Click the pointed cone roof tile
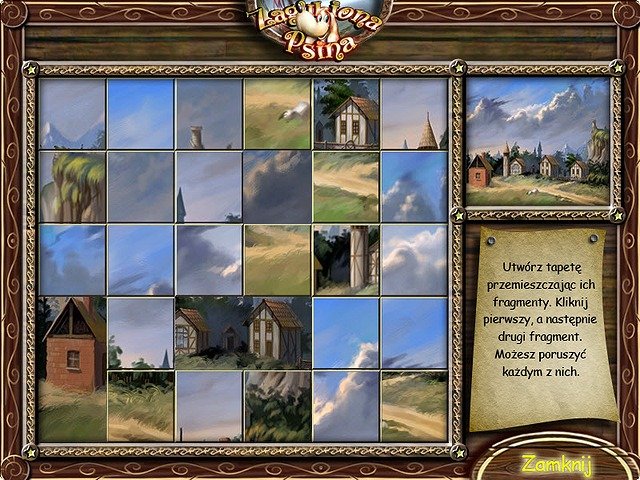This screenshot has width=640, height=480. pos(414,114)
